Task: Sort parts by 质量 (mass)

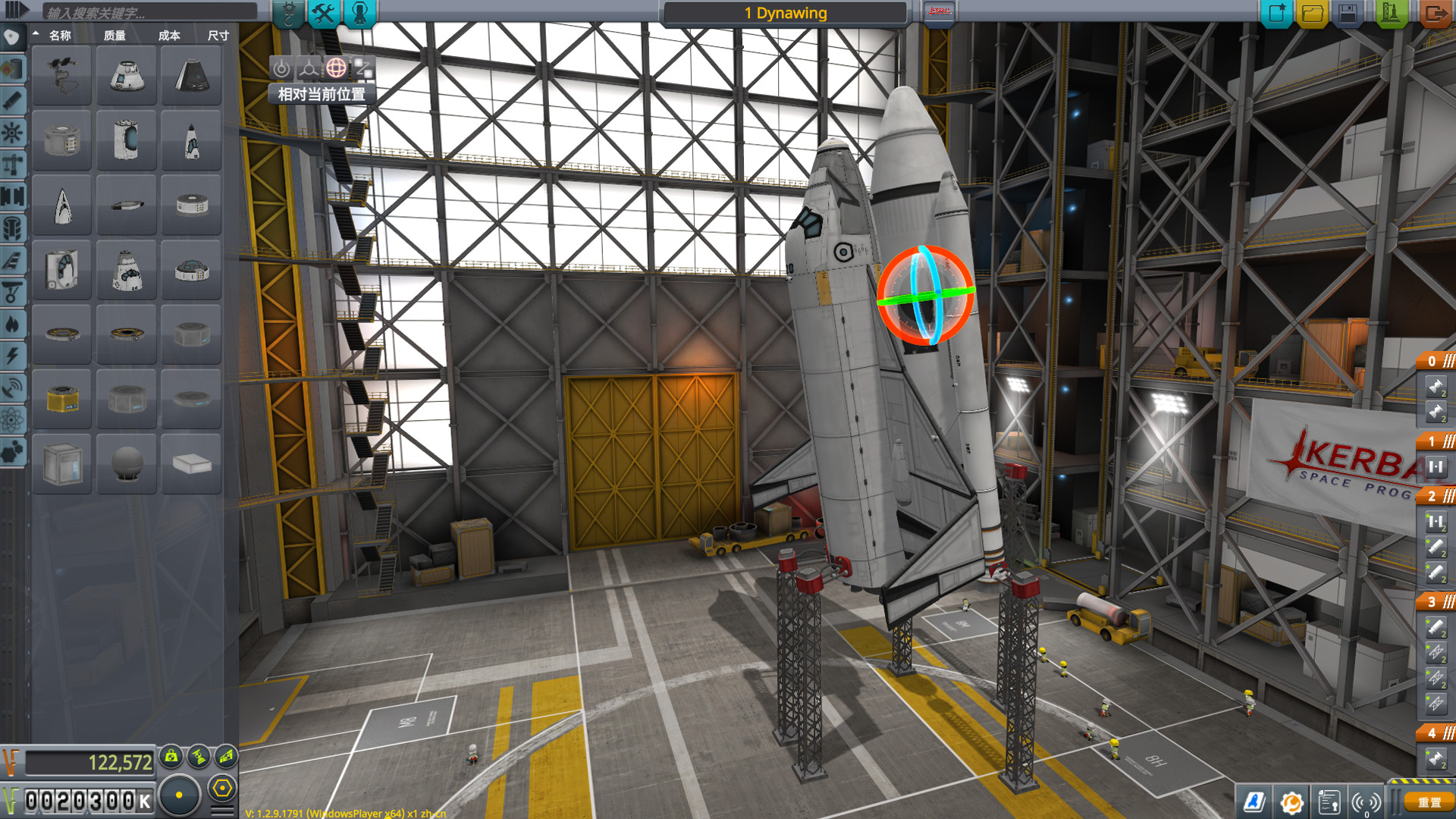Action: [115, 36]
